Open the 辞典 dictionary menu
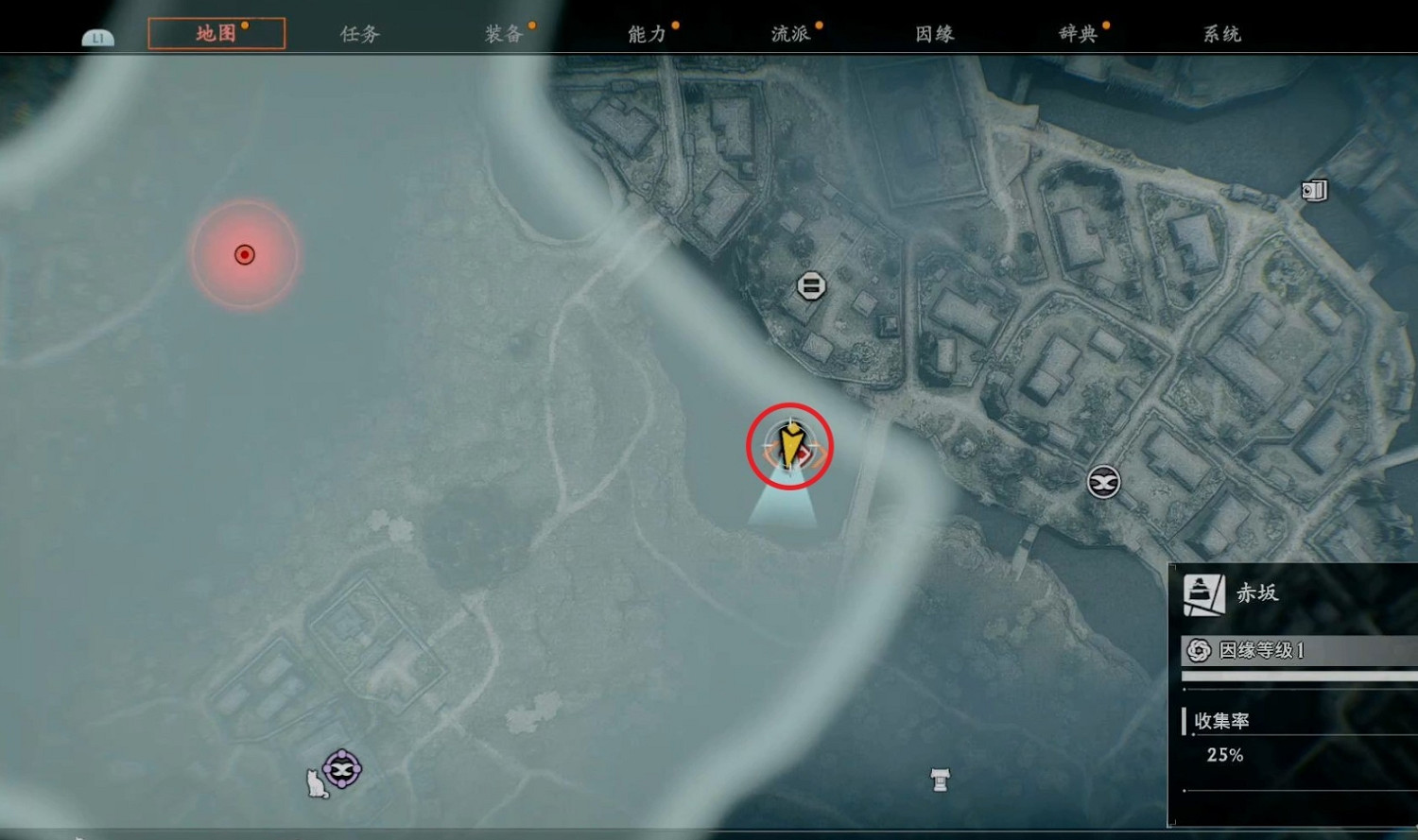Screen dimensions: 1418x840 1081,33
